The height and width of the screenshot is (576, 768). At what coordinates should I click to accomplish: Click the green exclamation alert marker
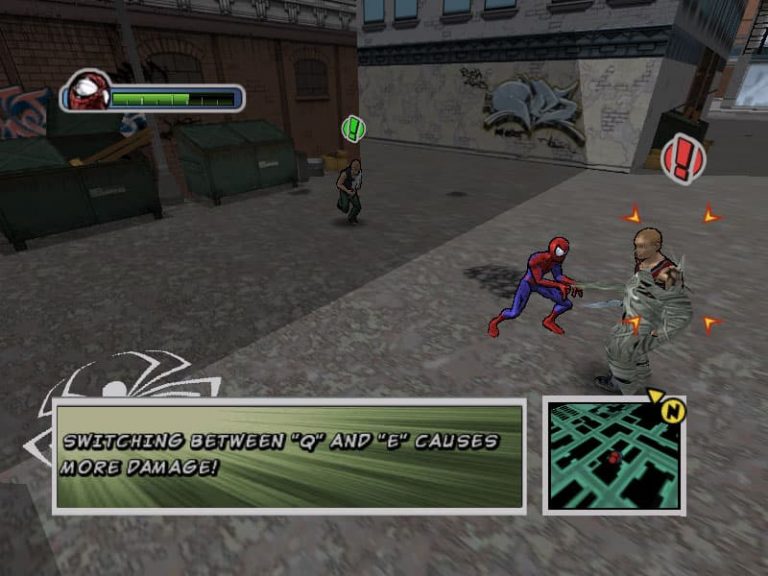click(353, 128)
